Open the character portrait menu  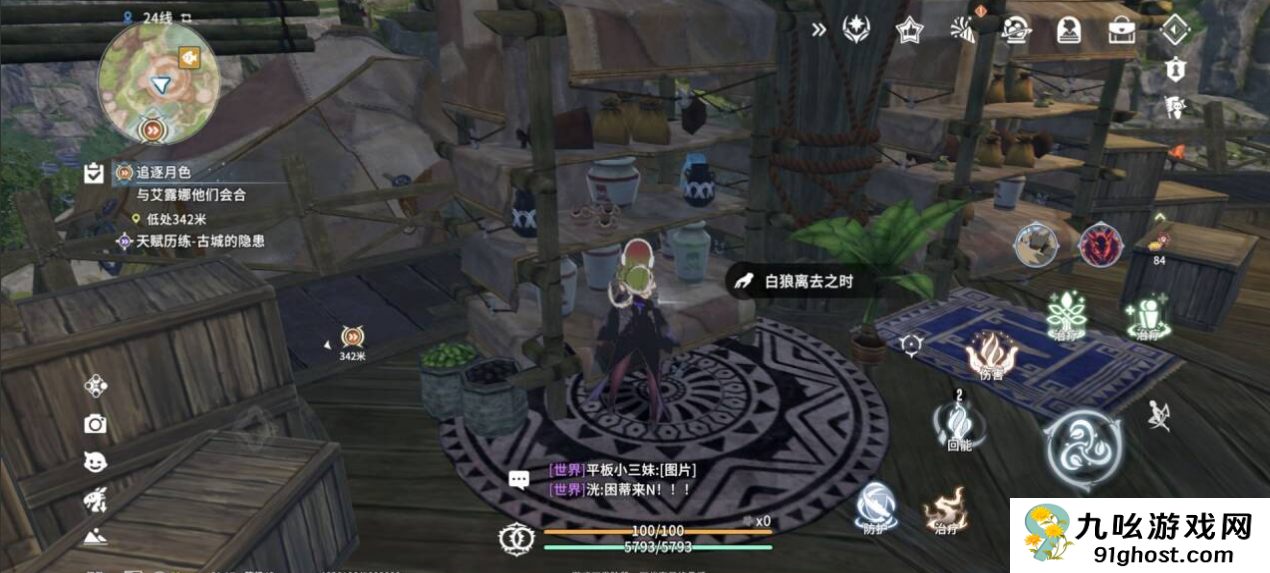tap(1068, 30)
